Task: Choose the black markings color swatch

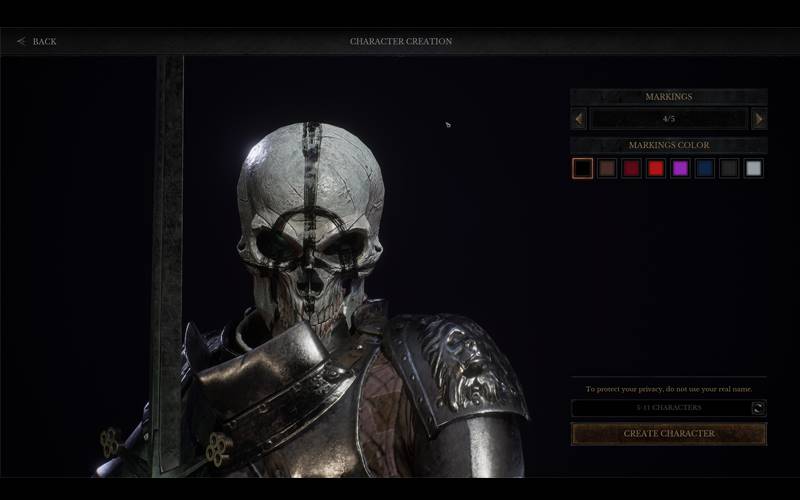Action: point(583,168)
